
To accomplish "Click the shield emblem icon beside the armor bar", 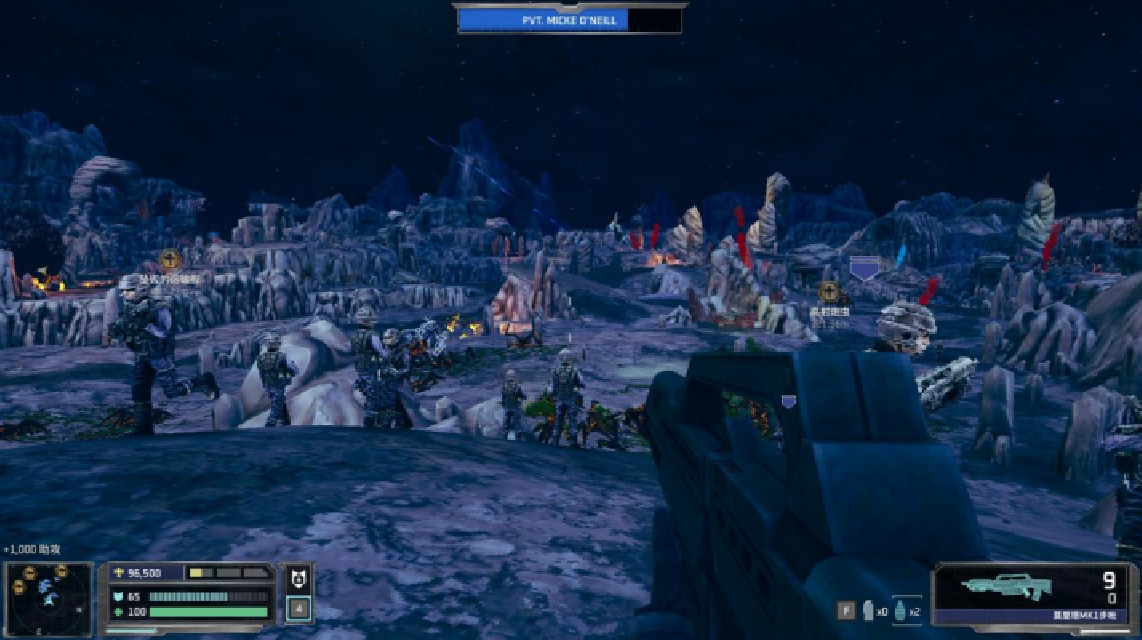I will tap(298, 577).
